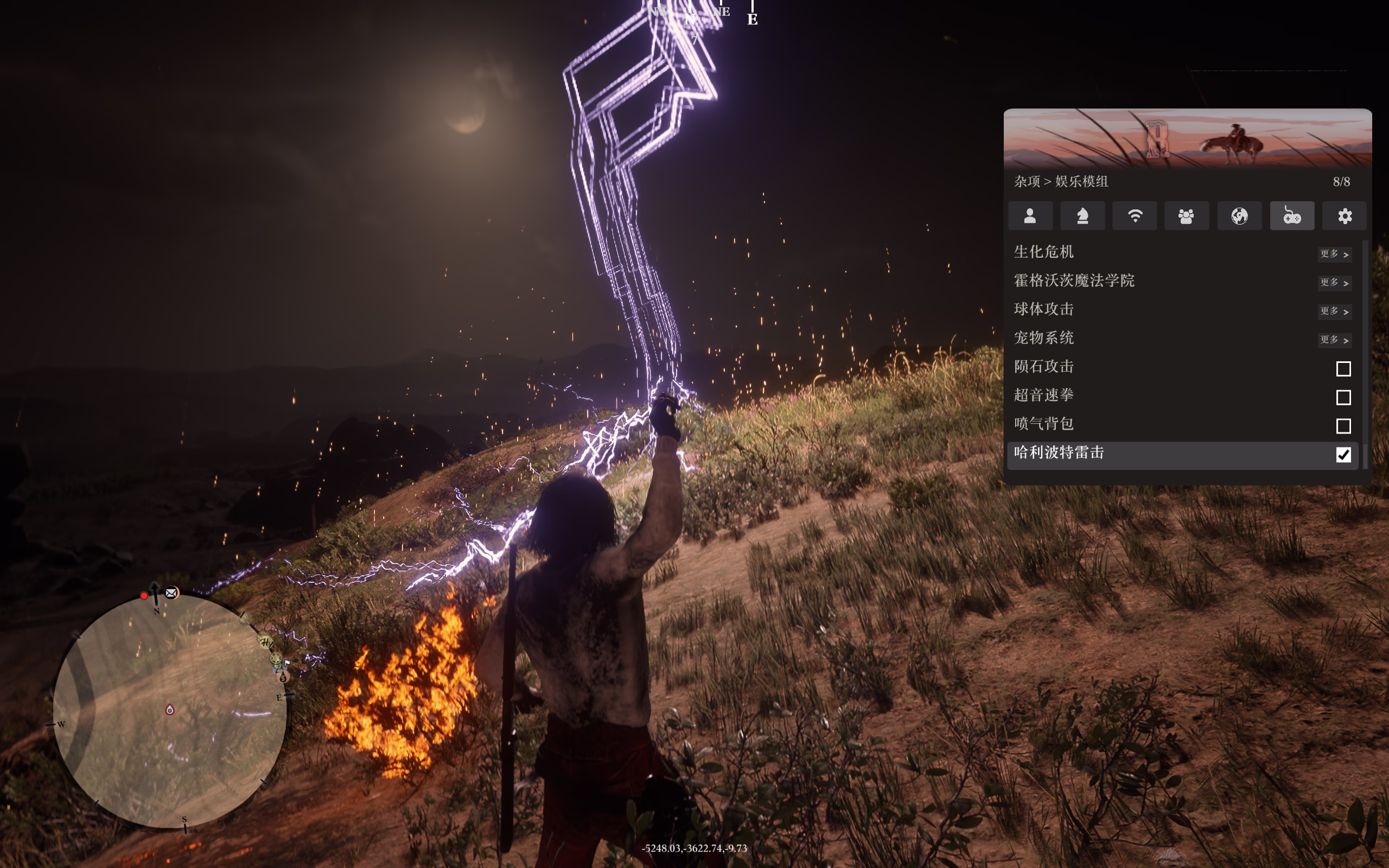
Task: Open the chess knight horse tab
Action: coord(1082,216)
